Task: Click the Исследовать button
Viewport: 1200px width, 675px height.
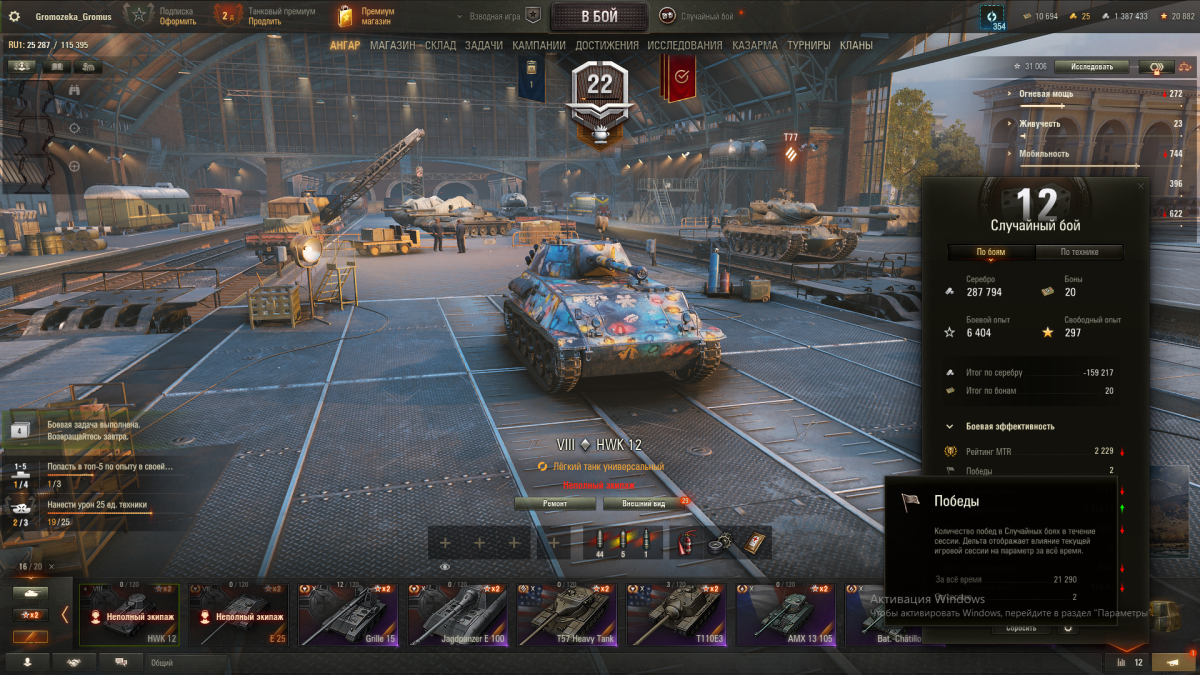Action: 1091,67
